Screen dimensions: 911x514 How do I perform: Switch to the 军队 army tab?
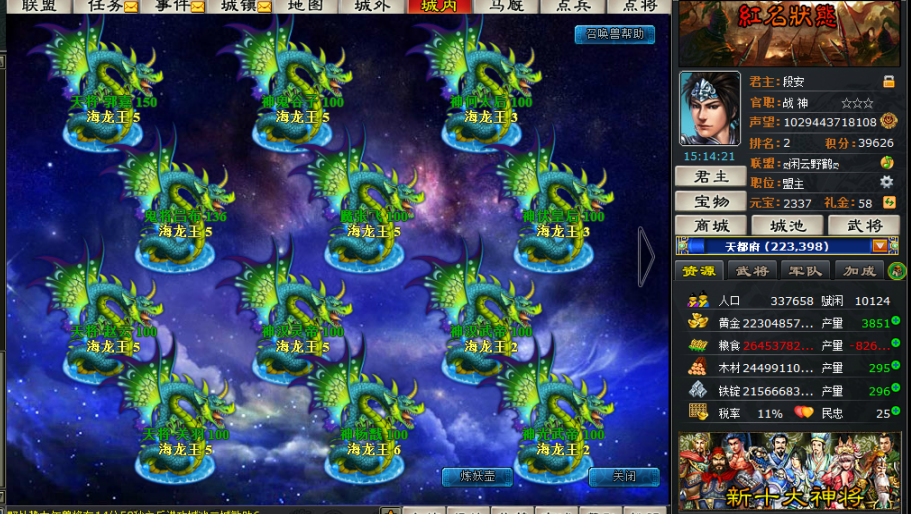(805, 271)
